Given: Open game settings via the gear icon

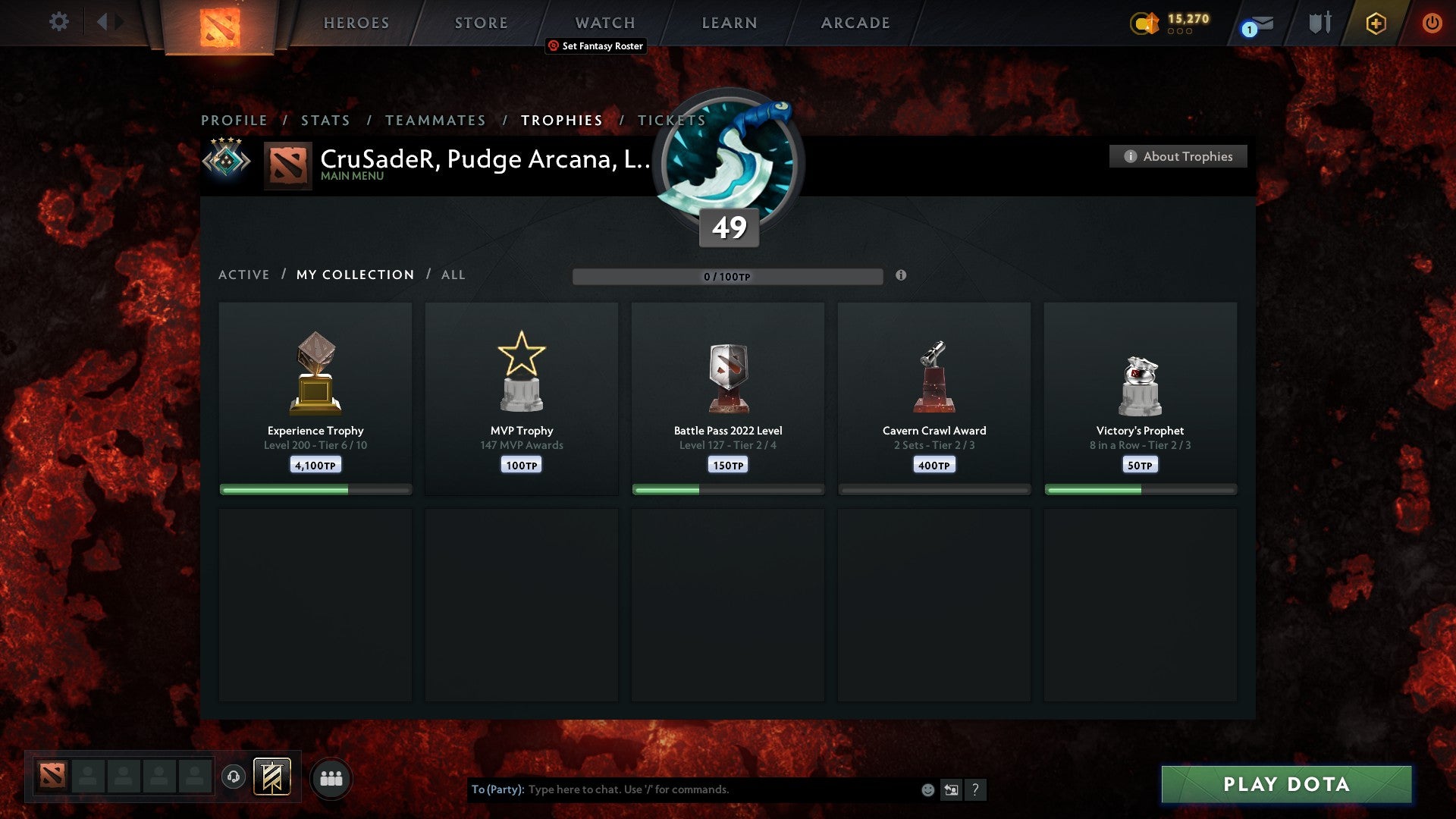Looking at the screenshot, I should point(58,22).
